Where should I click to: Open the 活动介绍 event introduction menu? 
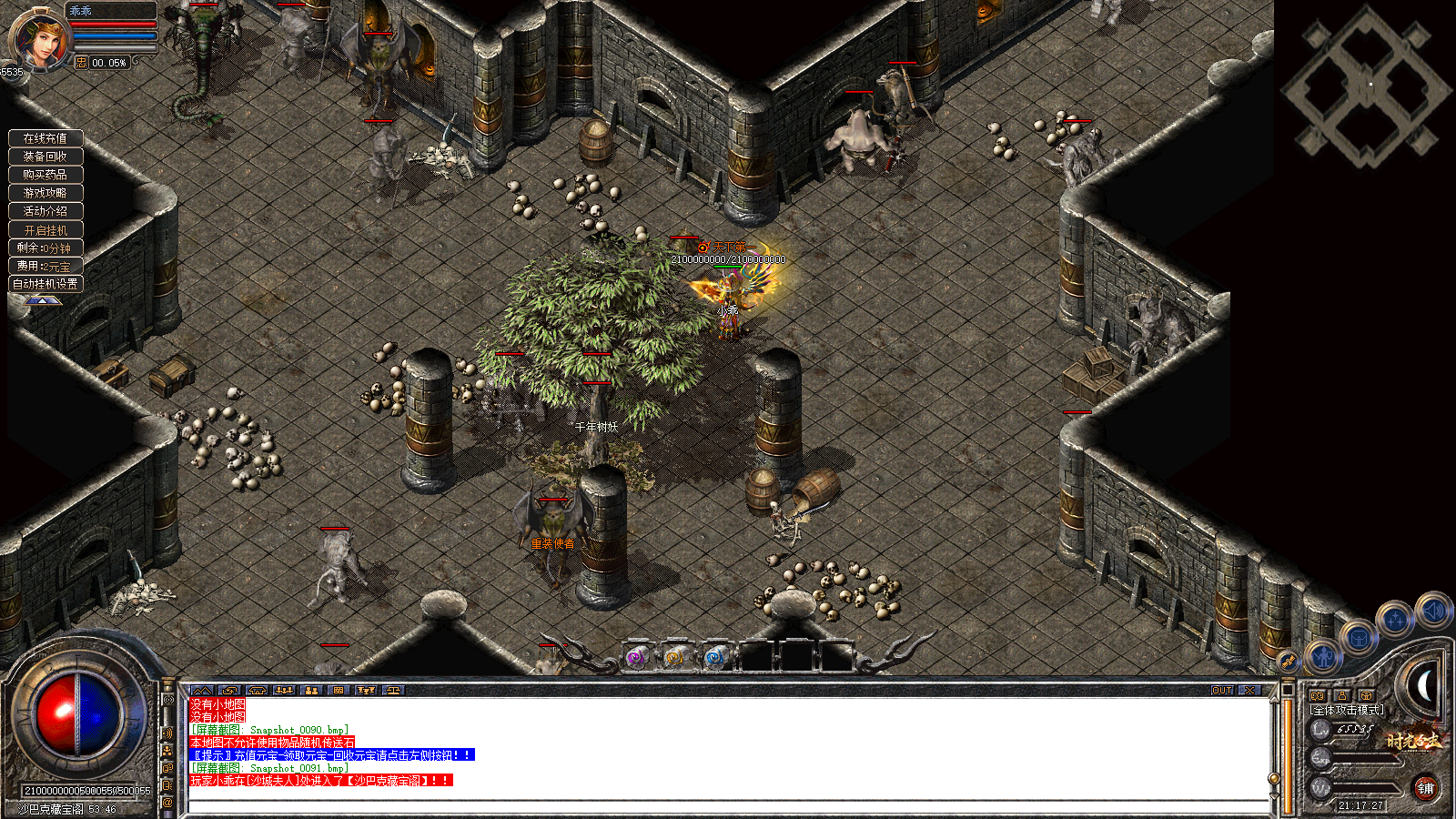tap(45, 211)
